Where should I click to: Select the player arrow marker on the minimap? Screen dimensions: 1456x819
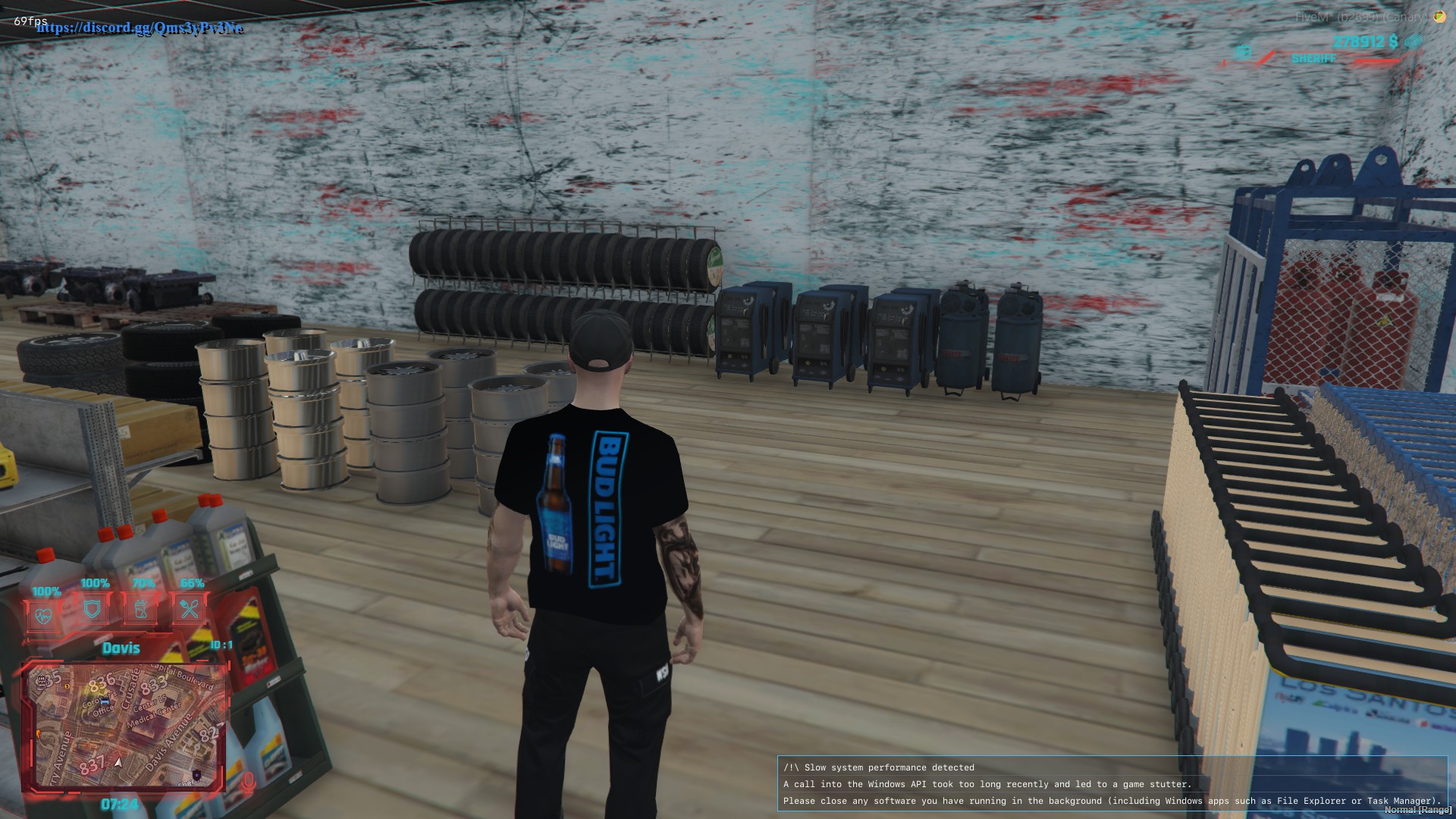click(x=118, y=762)
